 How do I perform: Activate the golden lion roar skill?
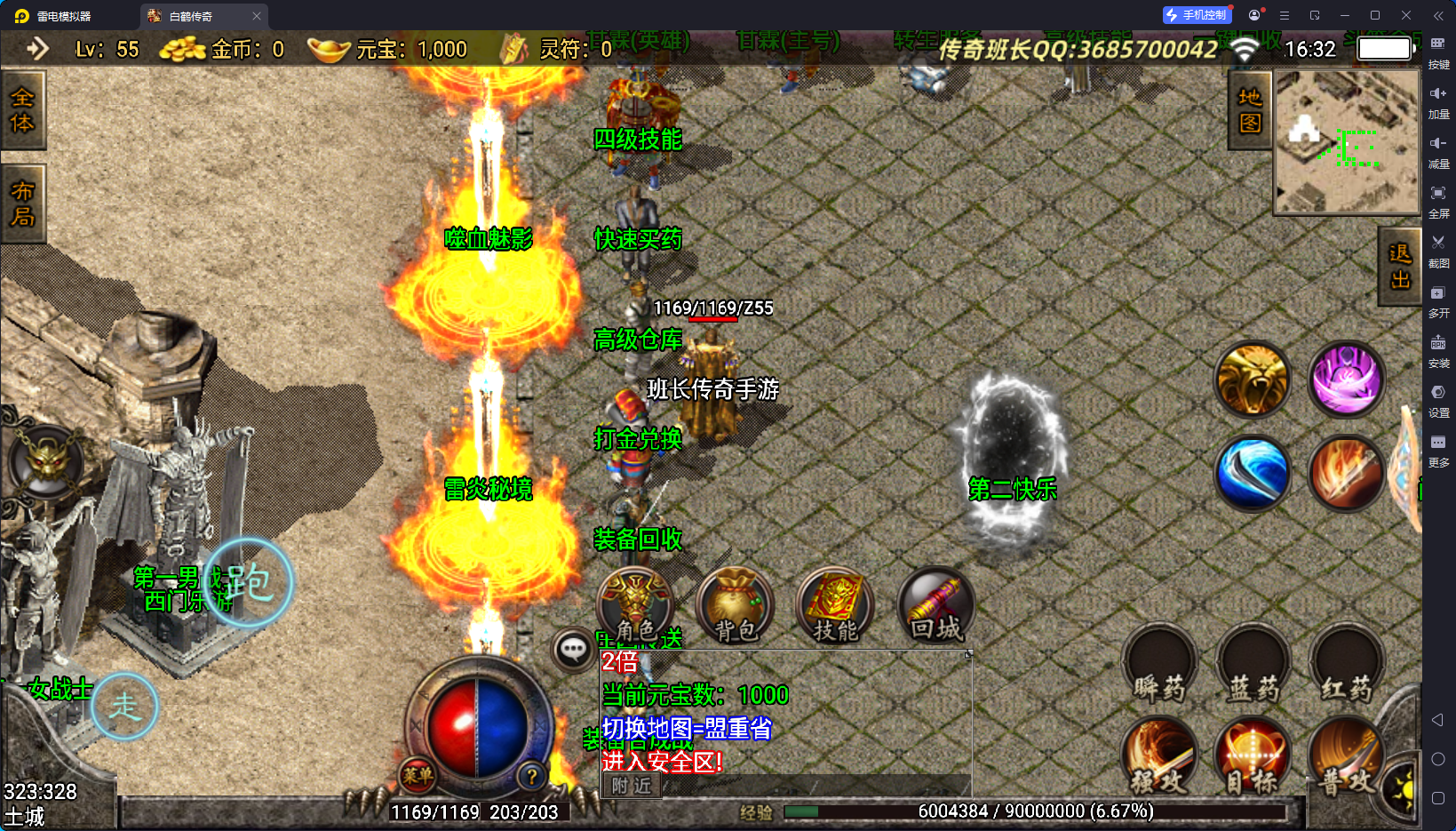point(1253,380)
